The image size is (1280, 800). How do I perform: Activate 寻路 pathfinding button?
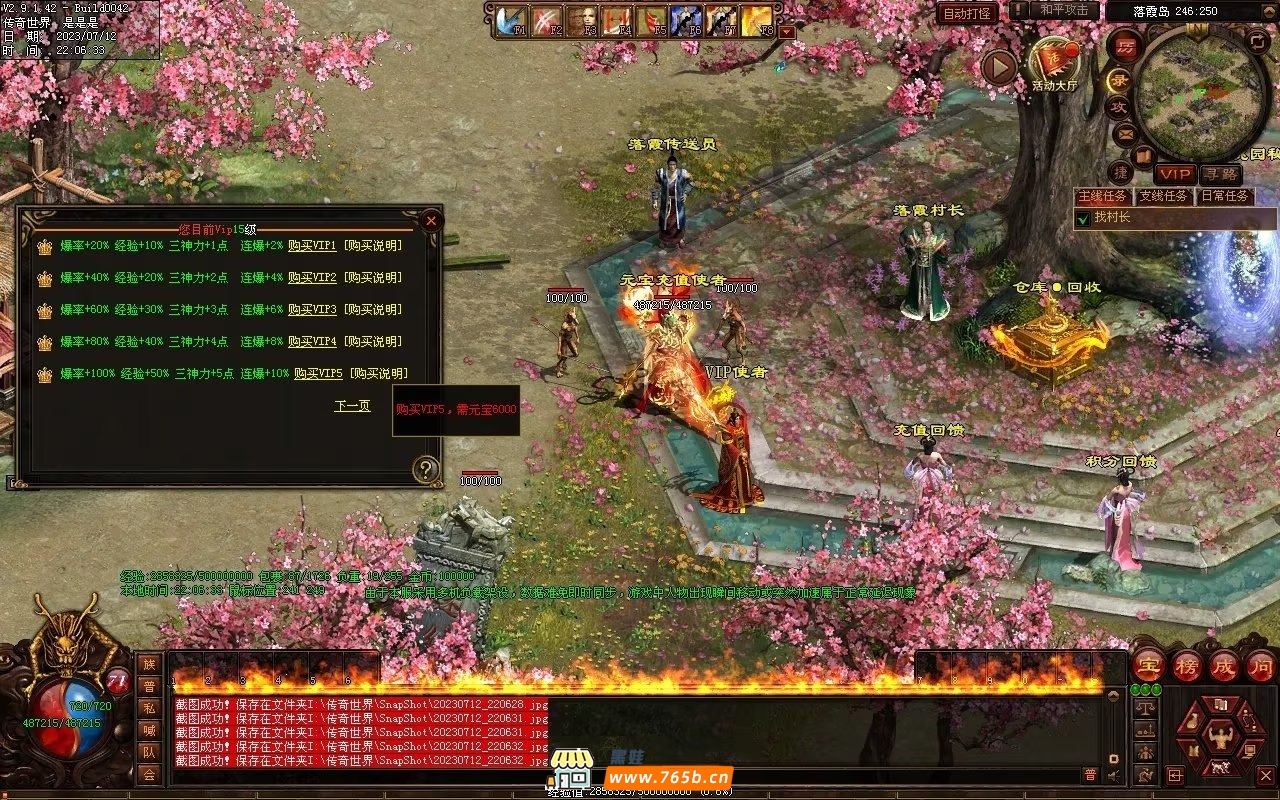coord(1219,175)
